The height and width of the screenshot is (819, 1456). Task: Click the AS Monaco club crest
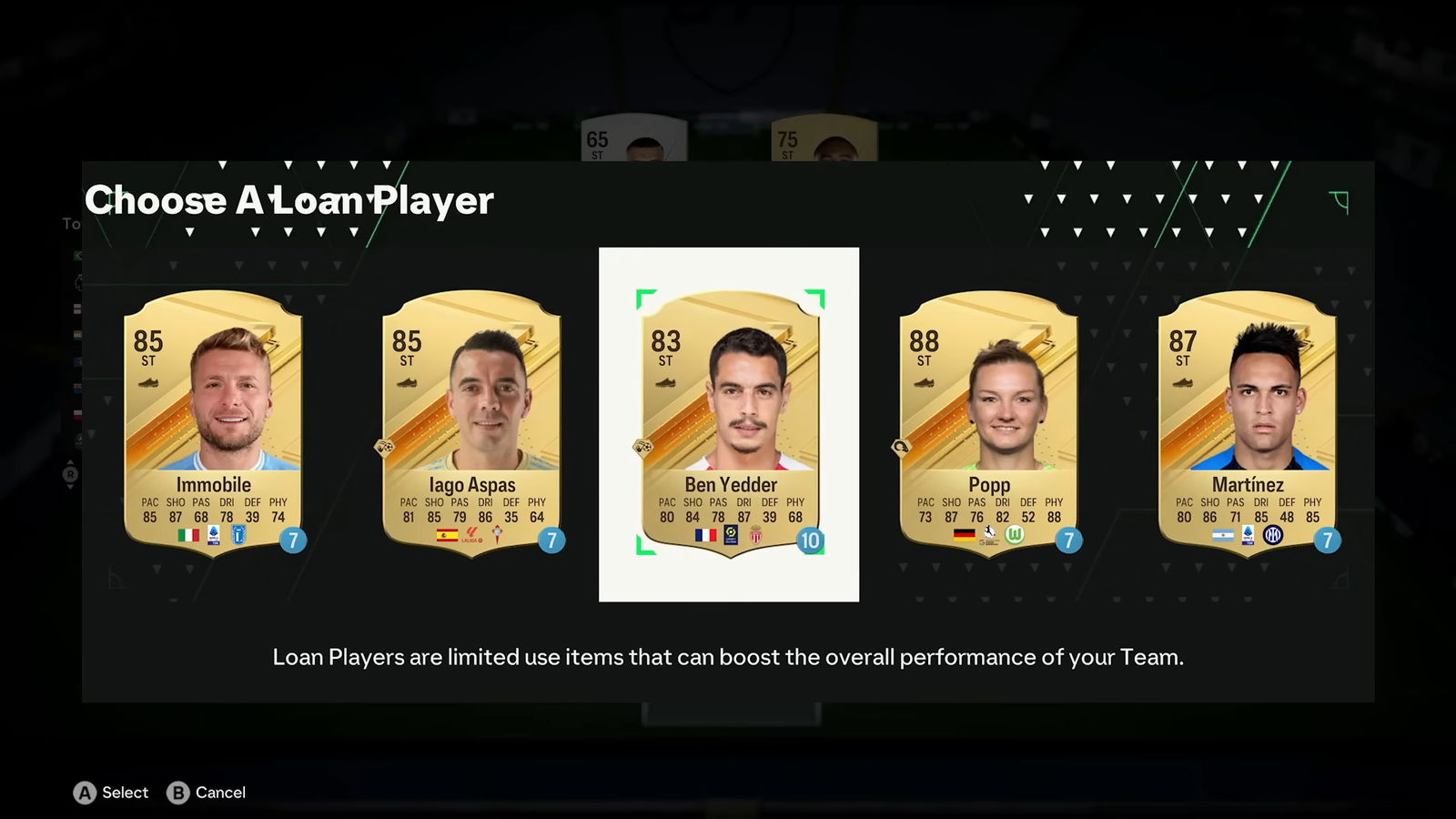(x=755, y=535)
